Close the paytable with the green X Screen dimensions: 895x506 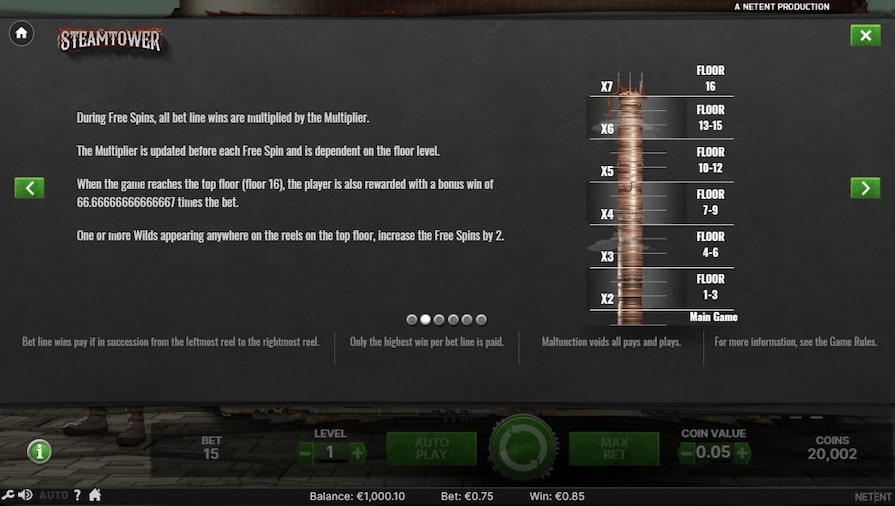click(865, 35)
